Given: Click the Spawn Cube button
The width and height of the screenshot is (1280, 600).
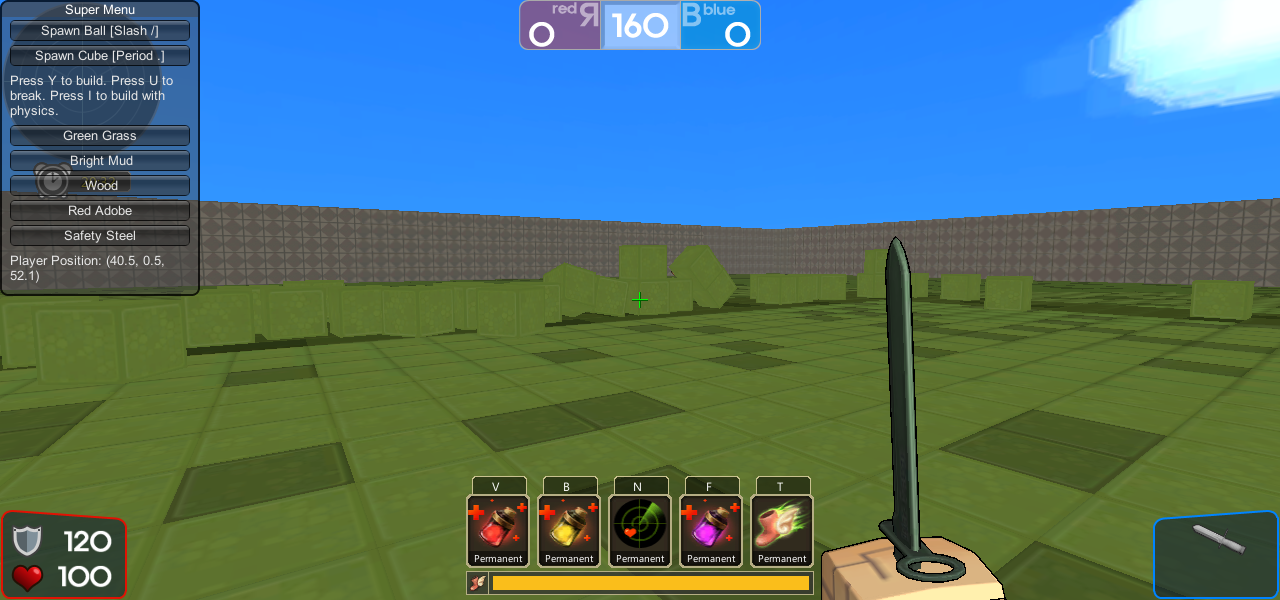Looking at the screenshot, I should [x=100, y=56].
